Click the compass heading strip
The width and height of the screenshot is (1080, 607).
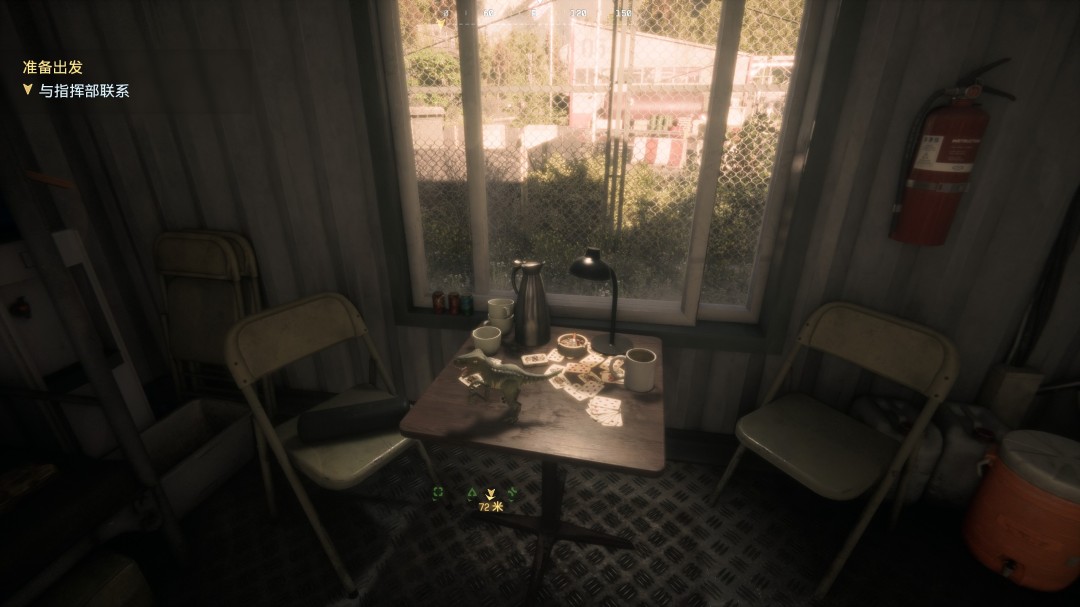tap(540, 14)
